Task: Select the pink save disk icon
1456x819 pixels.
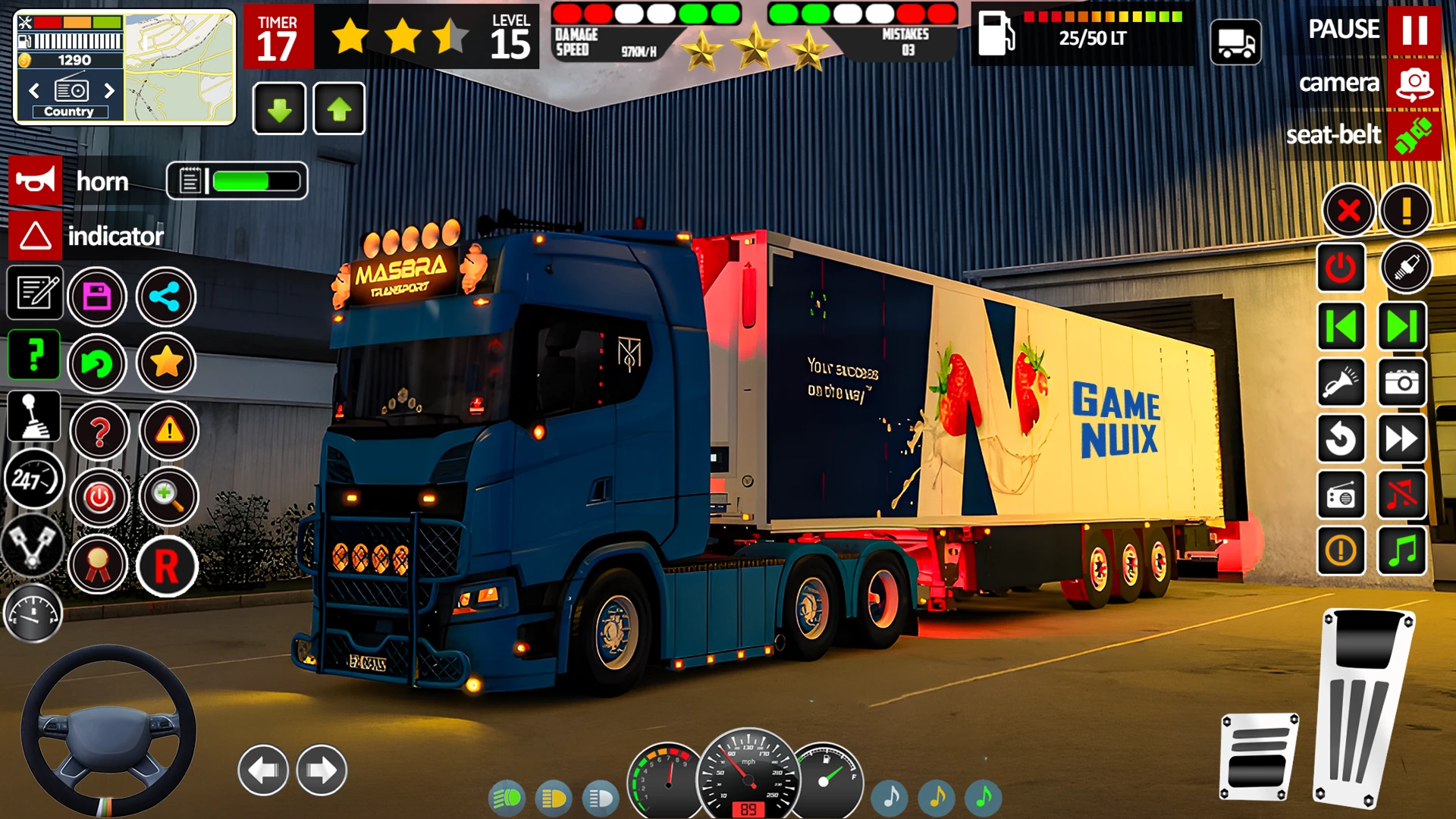Action: pyautogui.click(x=97, y=297)
